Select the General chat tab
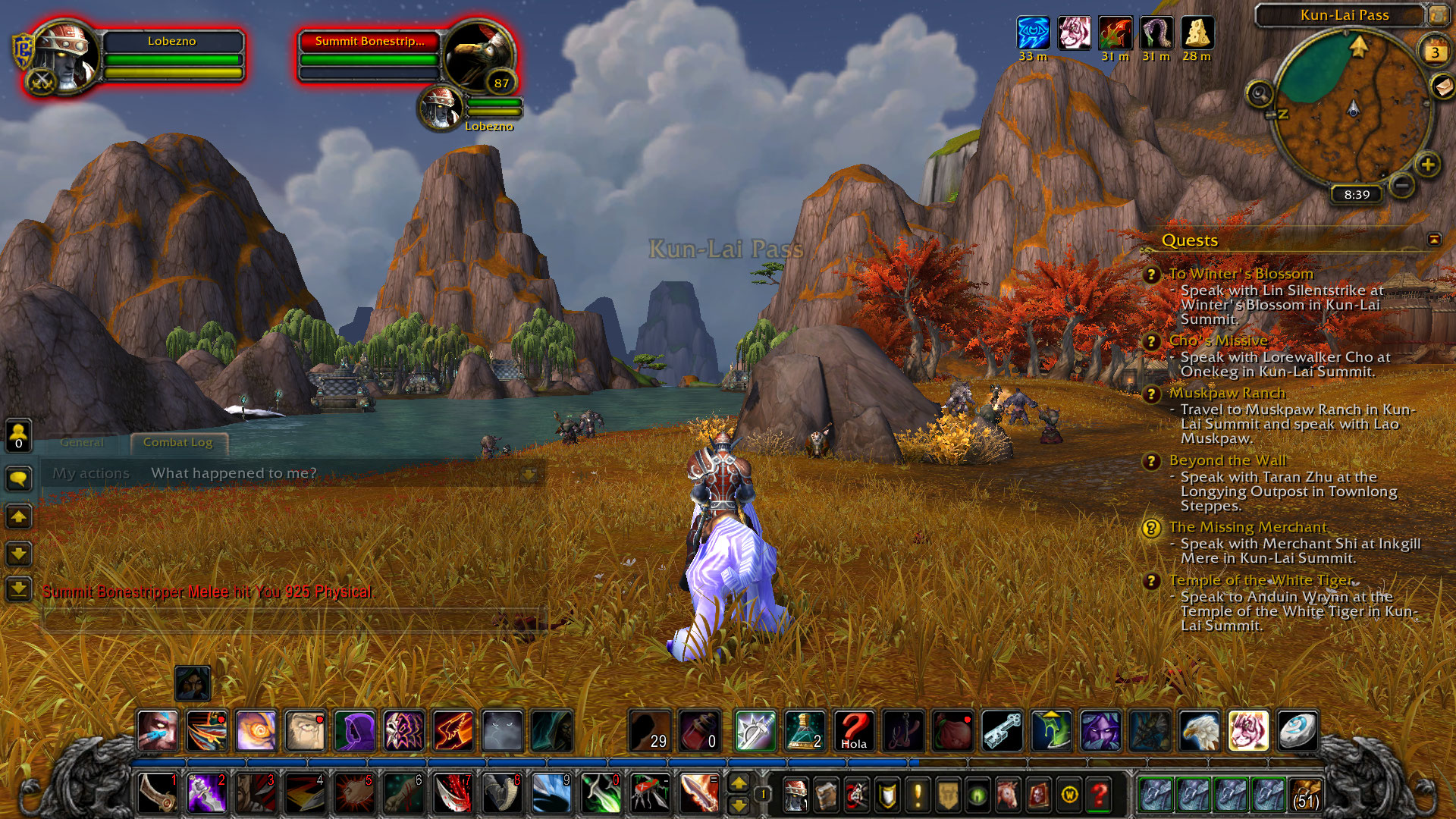 pyautogui.click(x=82, y=442)
